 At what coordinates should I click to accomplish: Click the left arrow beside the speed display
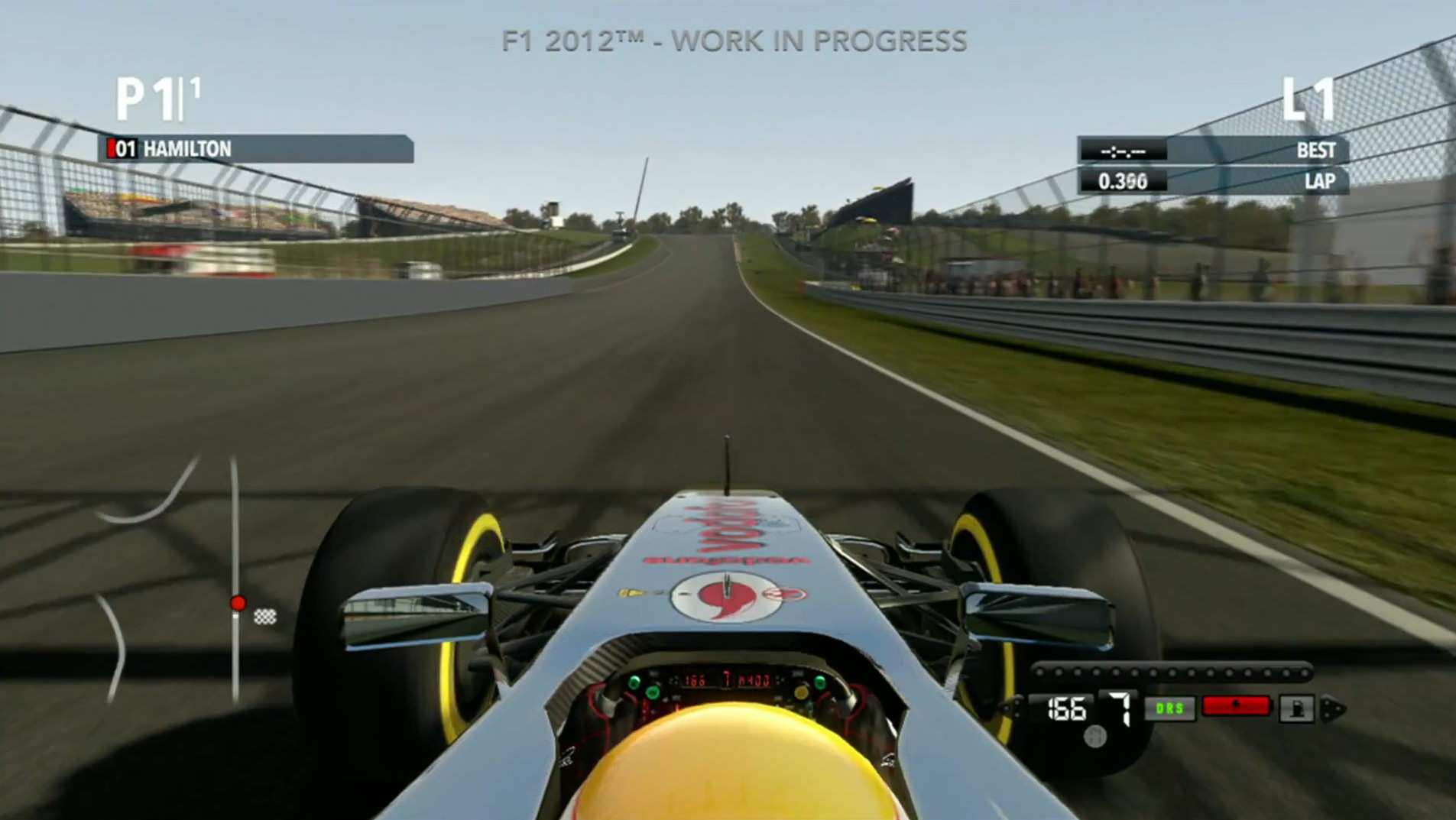coord(1013,708)
